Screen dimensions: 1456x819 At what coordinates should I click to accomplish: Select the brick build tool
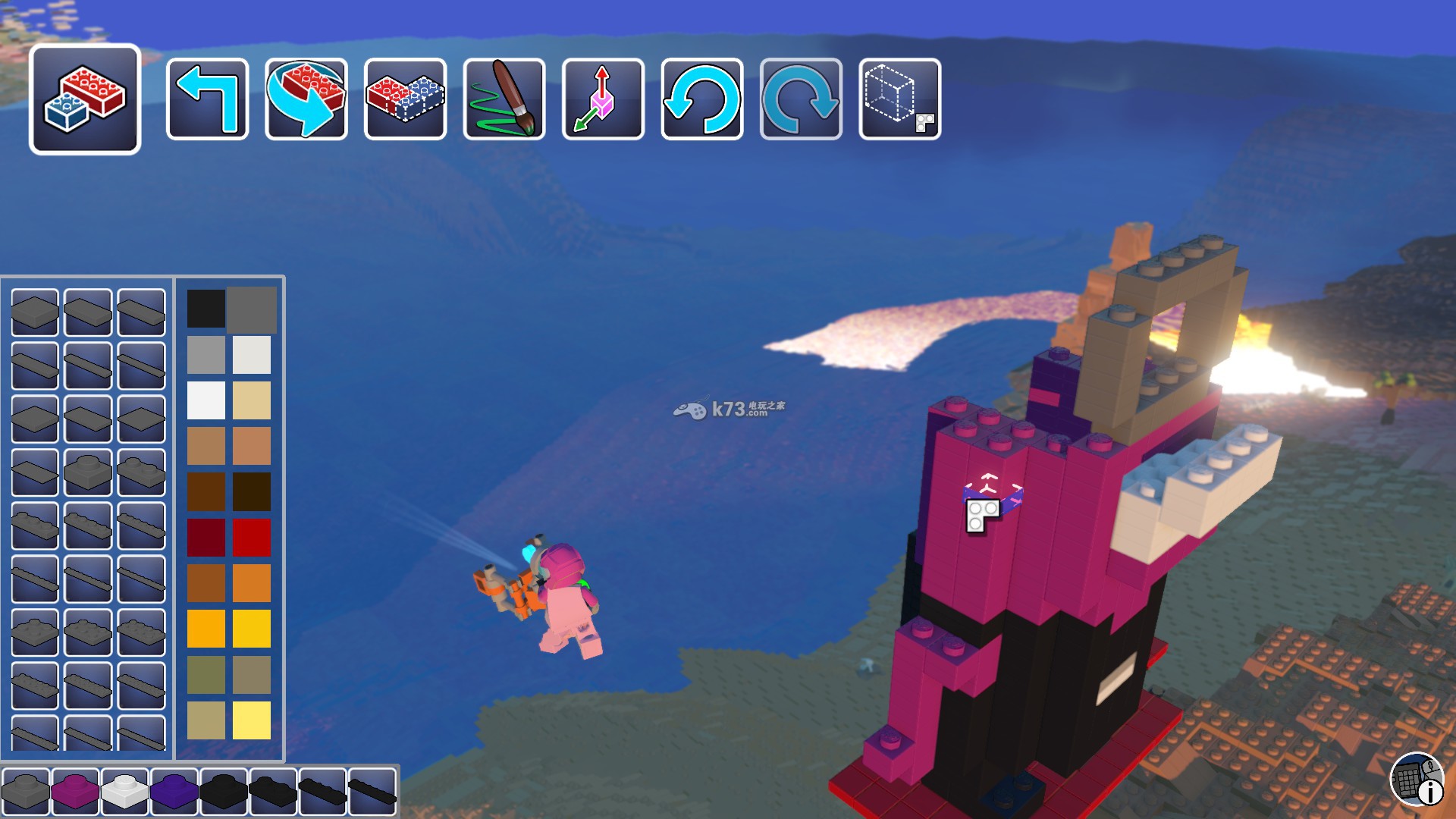tap(85, 99)
